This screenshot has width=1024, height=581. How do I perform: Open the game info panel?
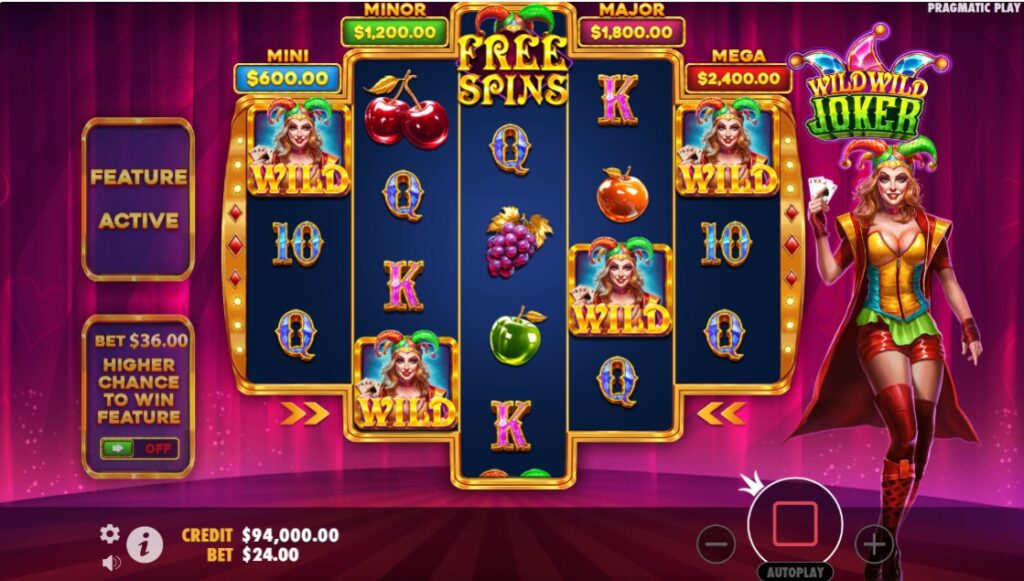[145, 543]
